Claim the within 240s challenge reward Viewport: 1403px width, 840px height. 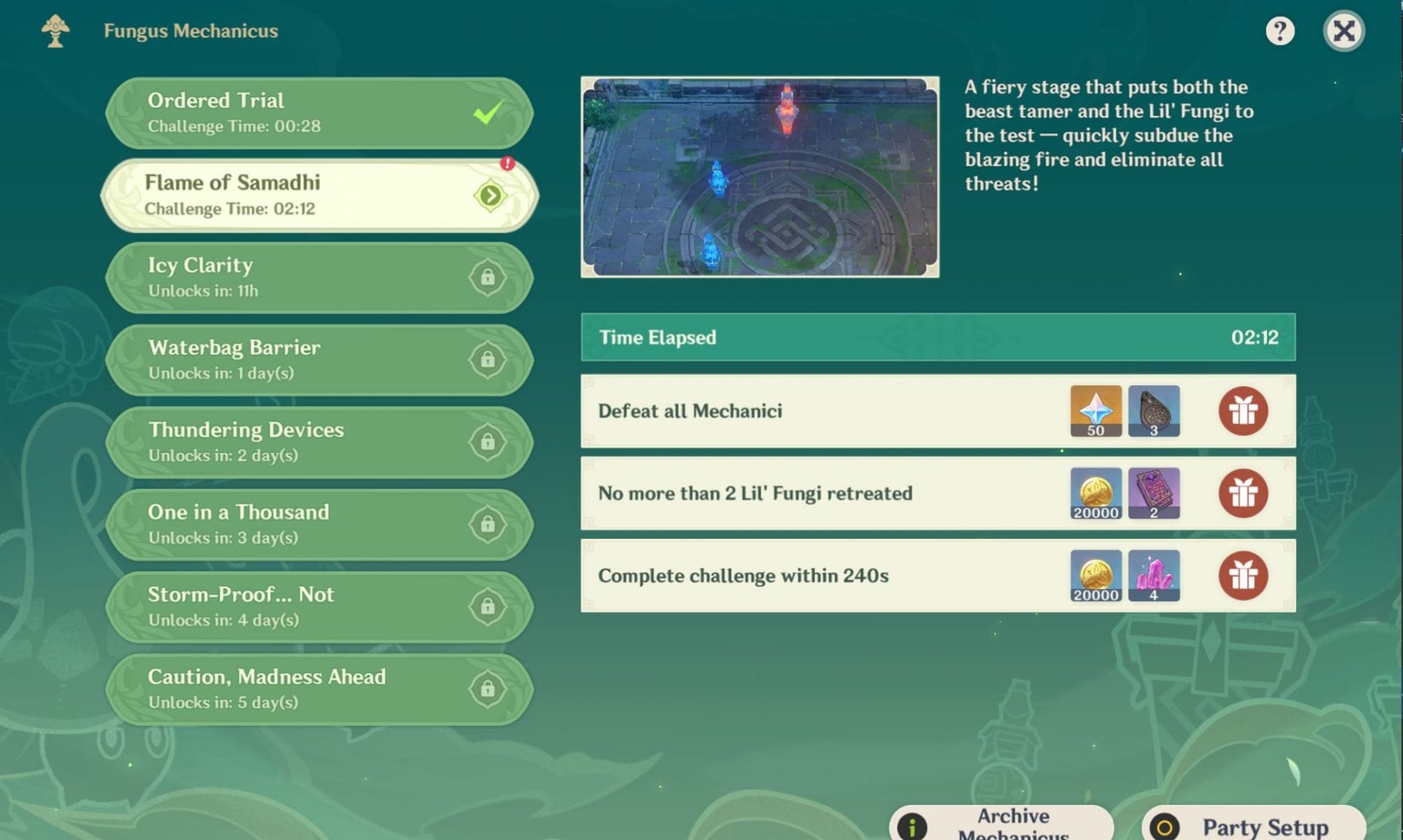[x=1242, y=576]
